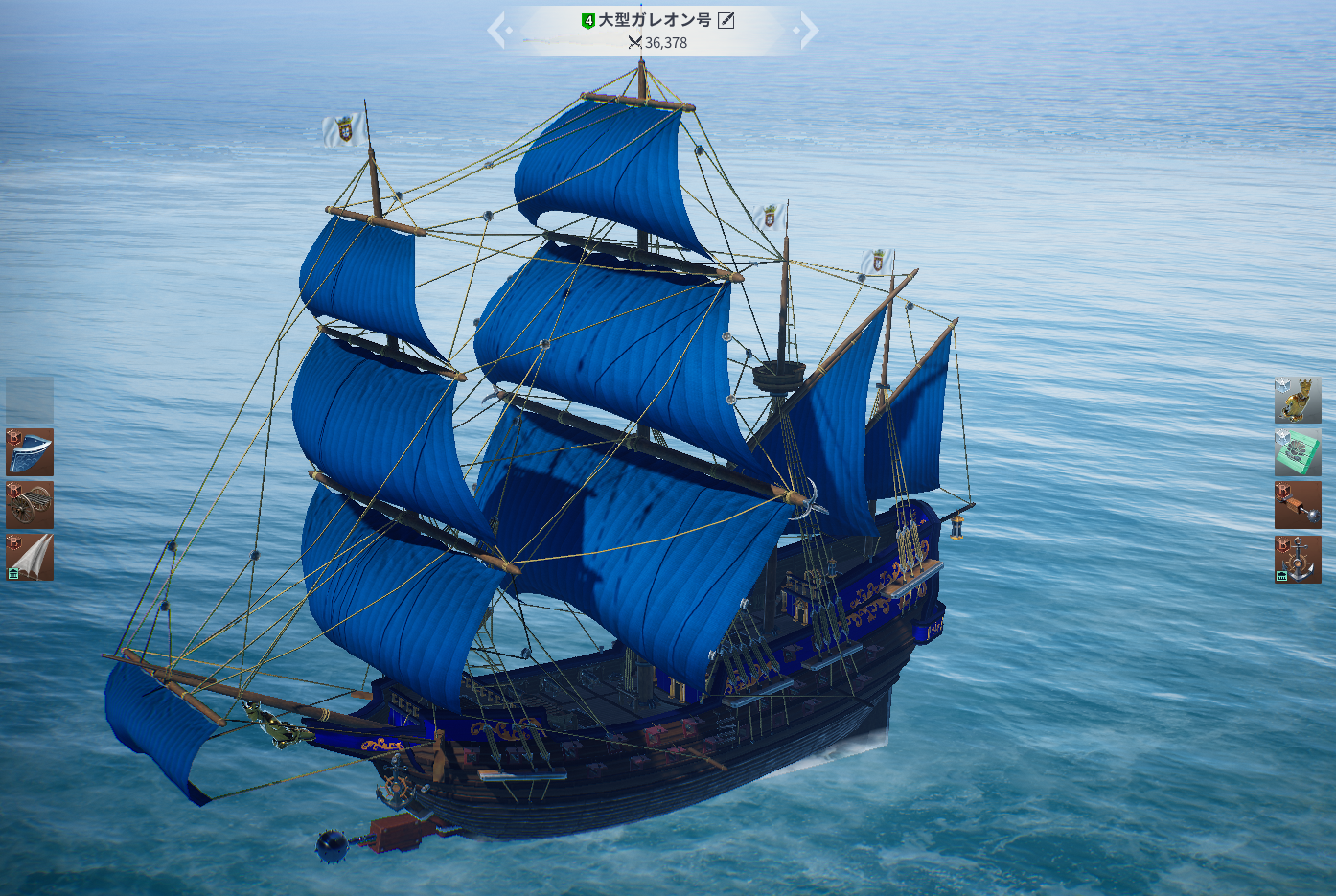Switch to the previous ship with left arrow
Screen dimensions: 1336x896
click(x=497, y=31)
